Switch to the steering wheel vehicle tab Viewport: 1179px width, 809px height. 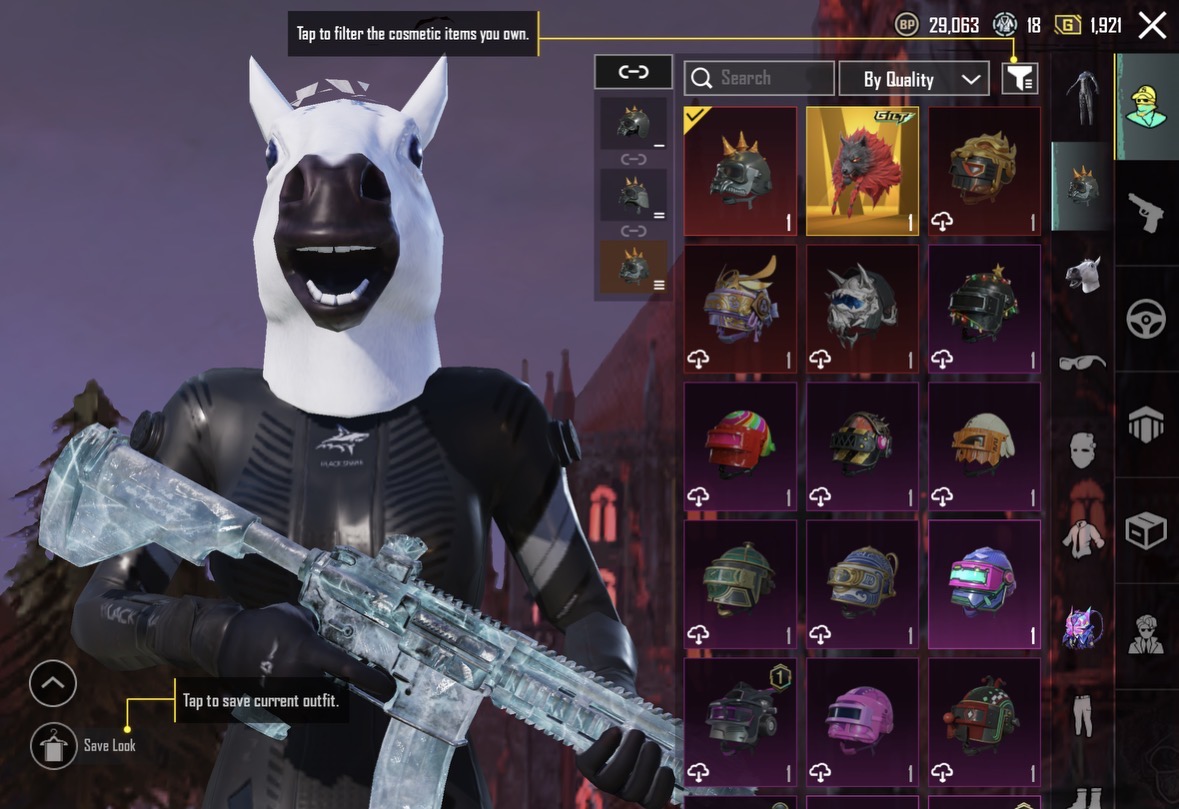click(x=1146, y=319)
